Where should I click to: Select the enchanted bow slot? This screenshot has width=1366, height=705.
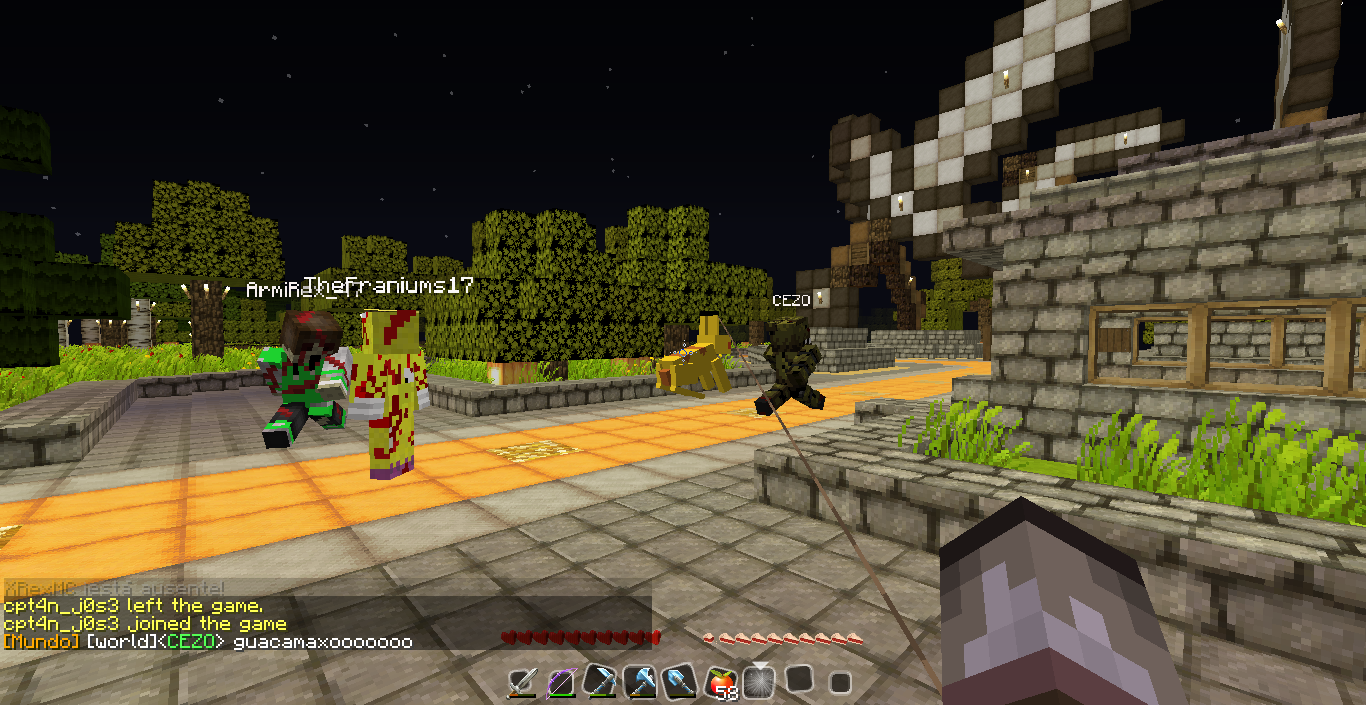(x=561, y=683)
